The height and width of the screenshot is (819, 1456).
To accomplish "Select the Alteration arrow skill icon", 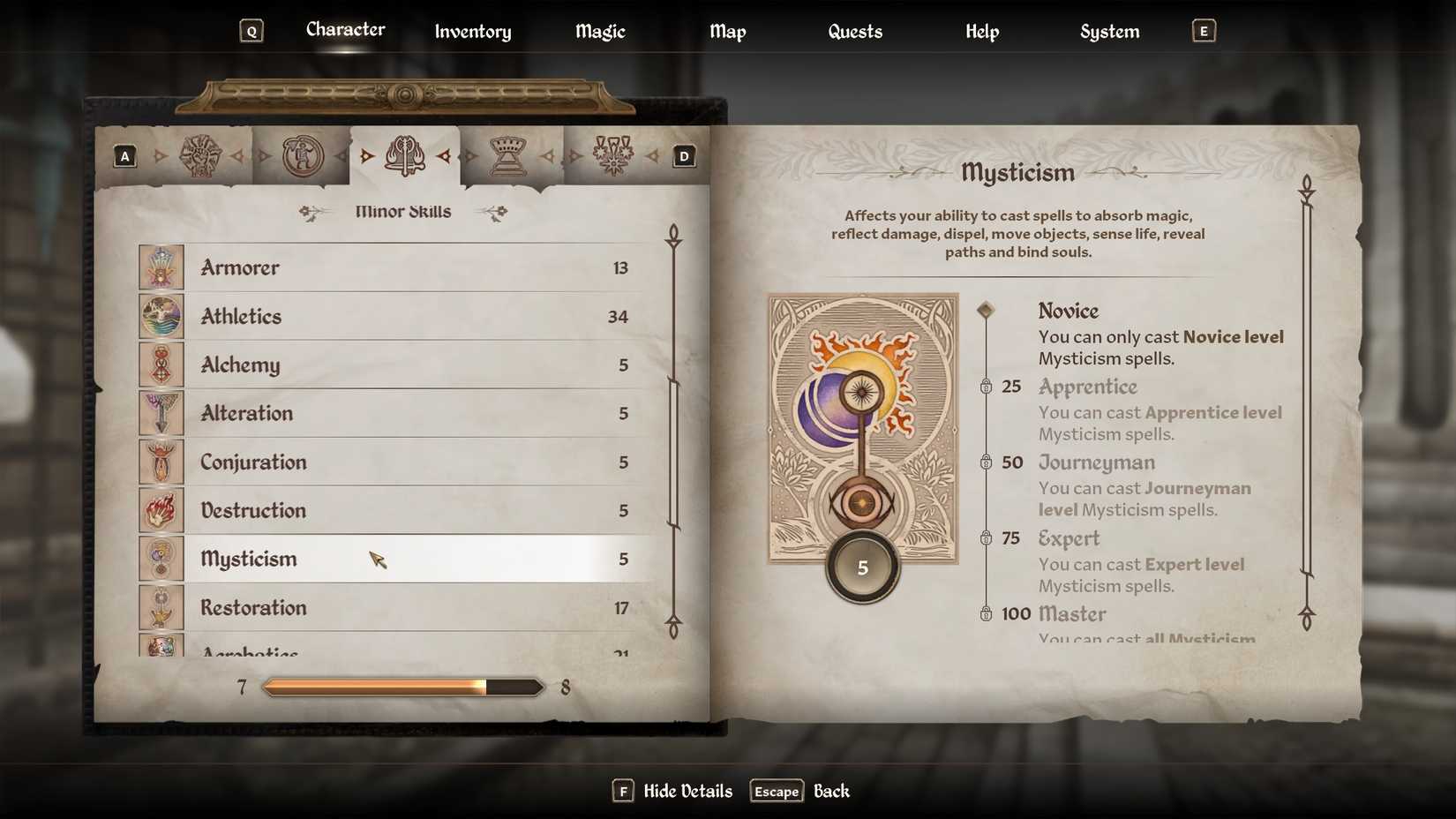I will coord(161,413).
